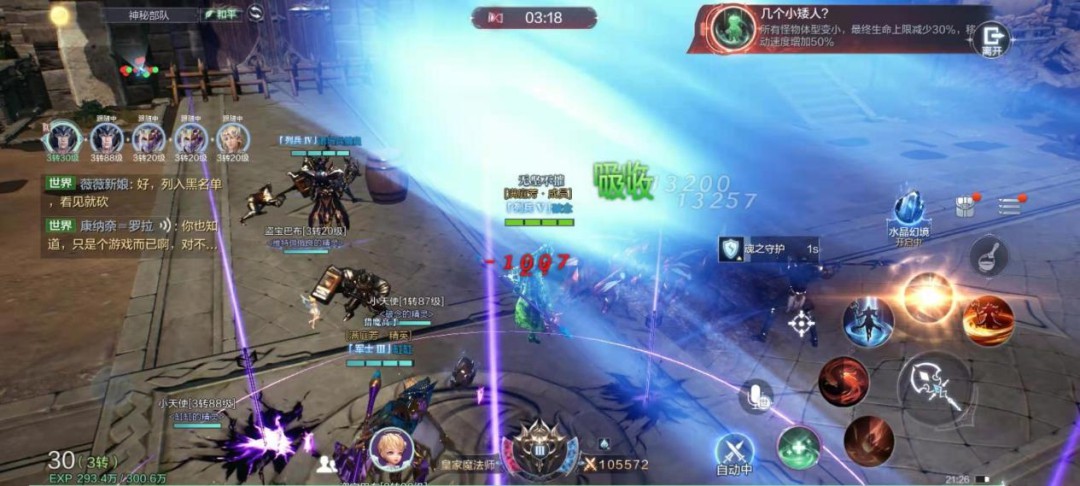Cast the blue winged figure skill
Image resolution: width=1080 pixels, height=486 pixels.
coord(867,322)
